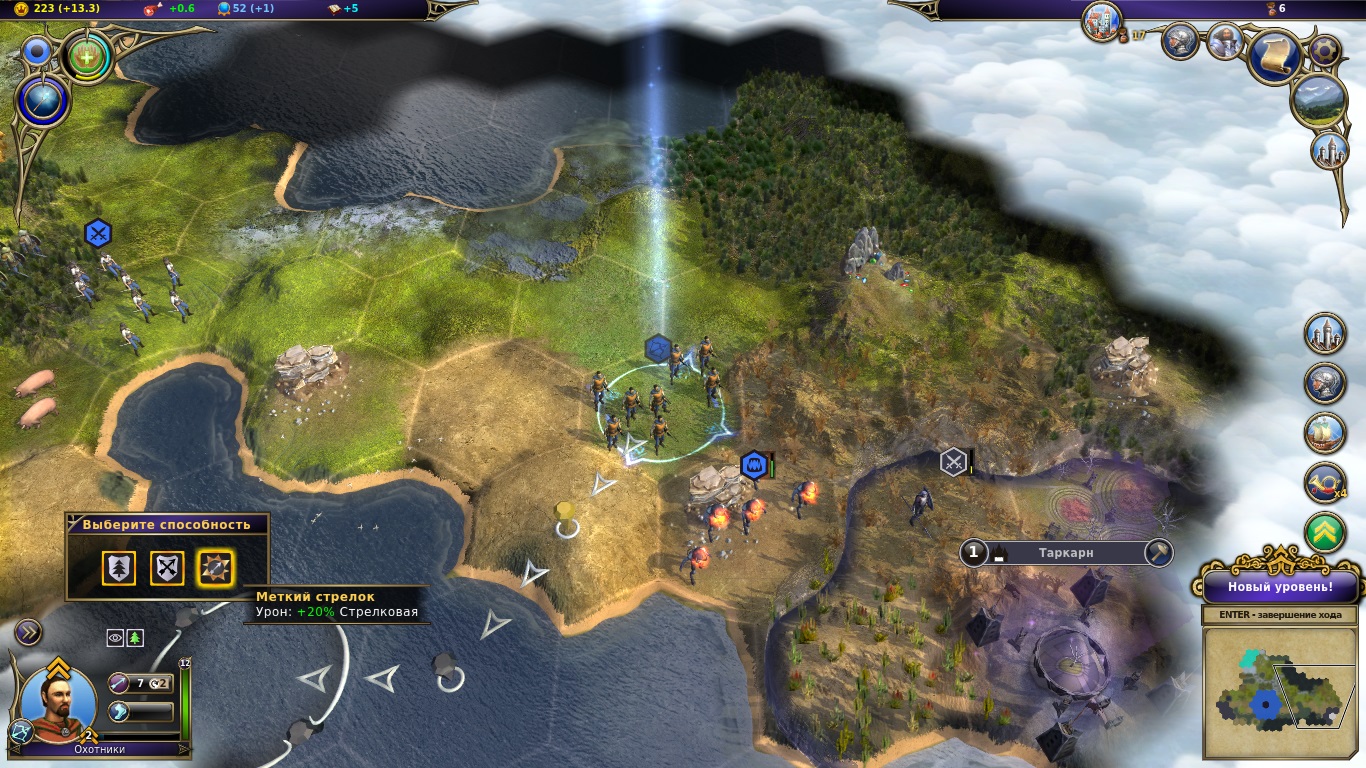Screen dimensions: 1366x768
Task: Open the large blue spell wand orb
Action: tap(43, 102)
